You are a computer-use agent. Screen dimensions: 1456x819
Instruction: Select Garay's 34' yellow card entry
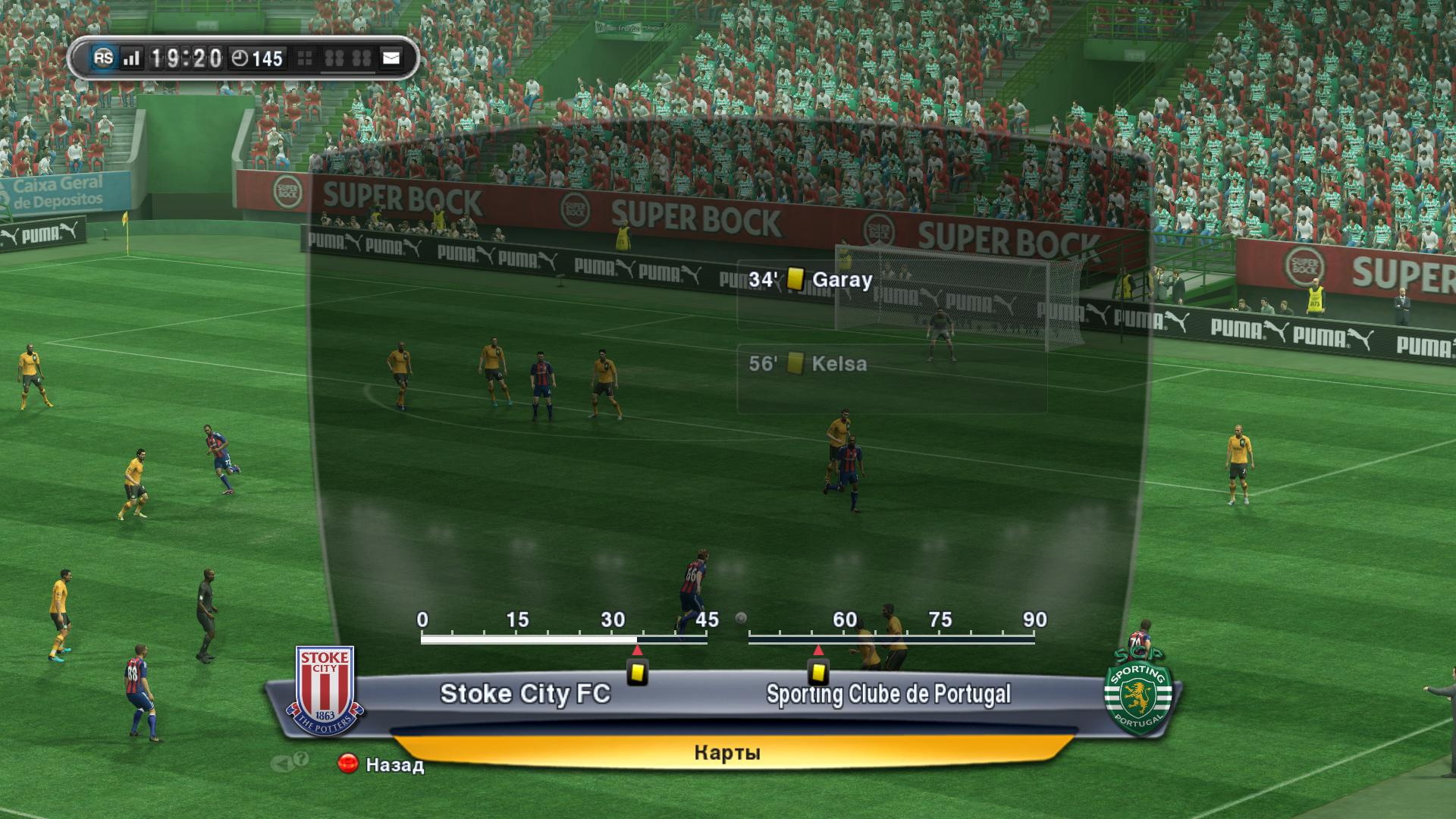(811, 280)
